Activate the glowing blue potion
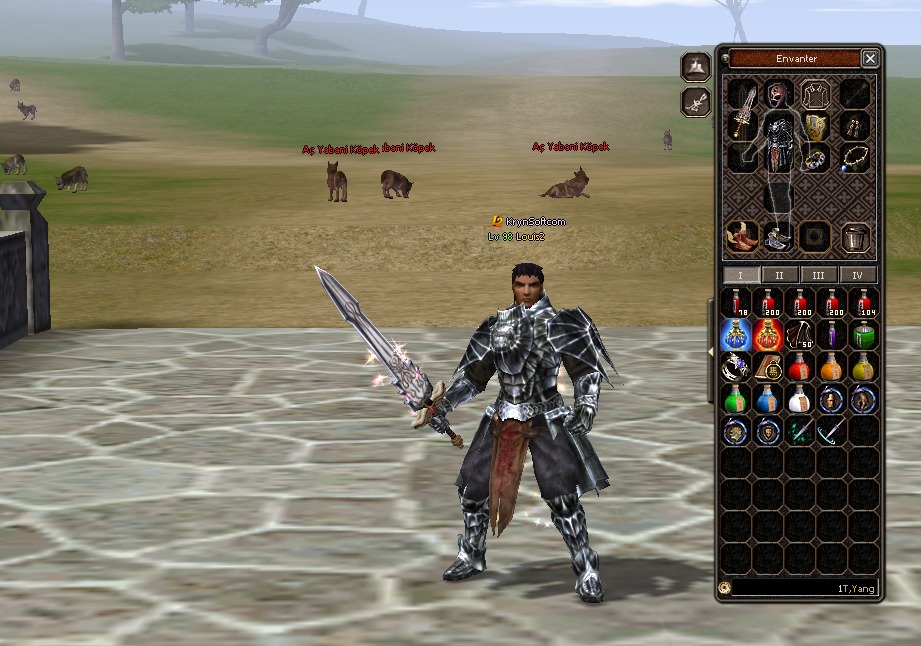 [x=737, y=335]
